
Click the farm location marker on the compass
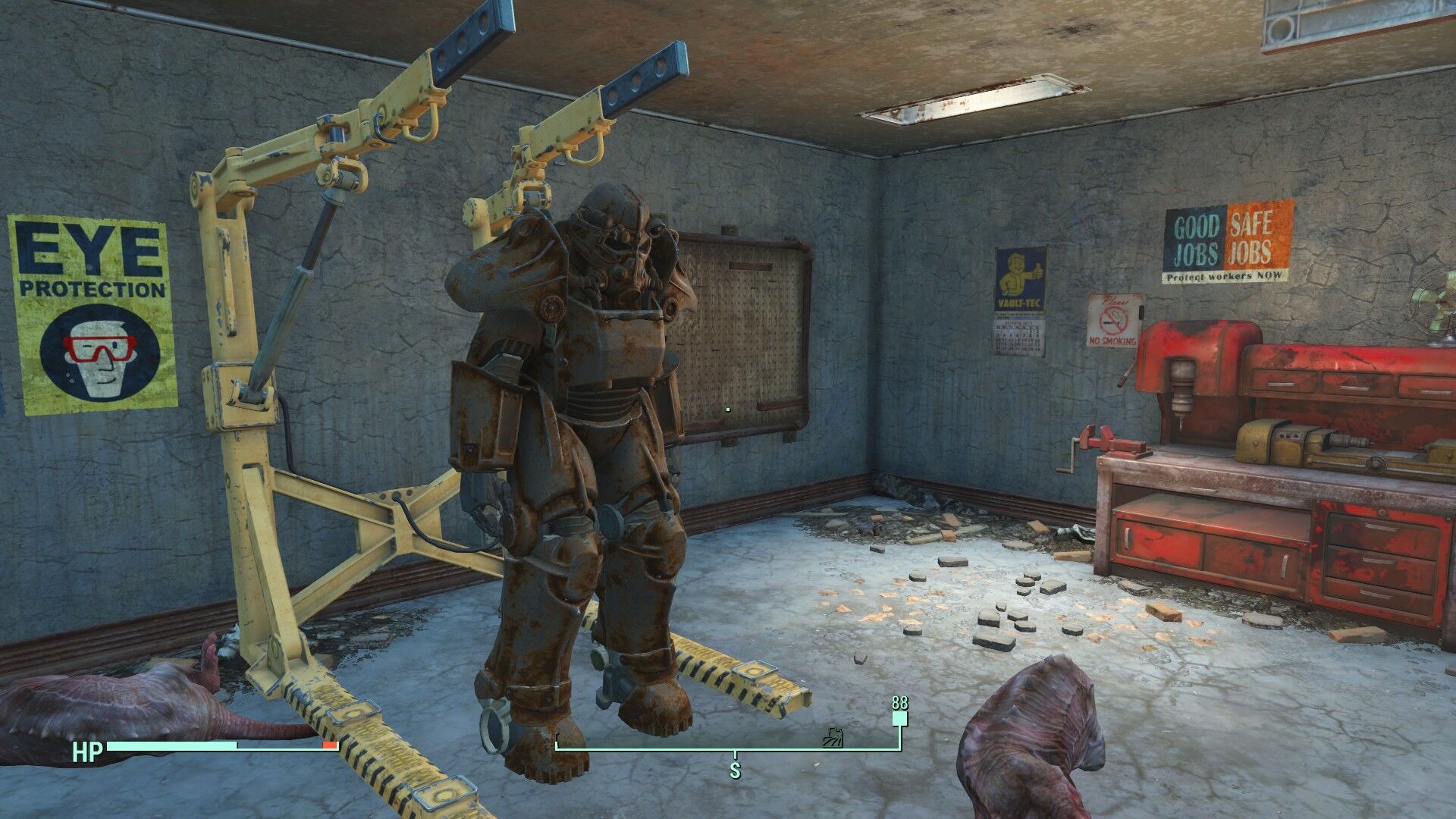[834, 737]
